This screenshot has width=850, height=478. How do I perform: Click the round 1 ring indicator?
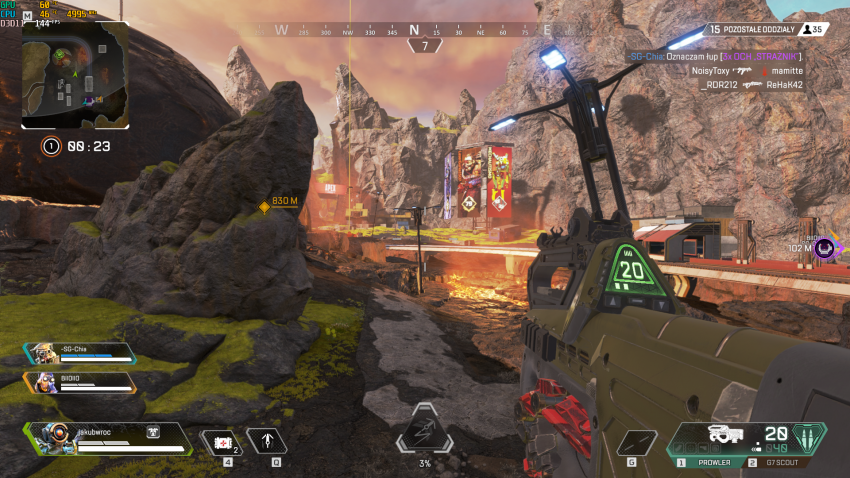[51, 146]
